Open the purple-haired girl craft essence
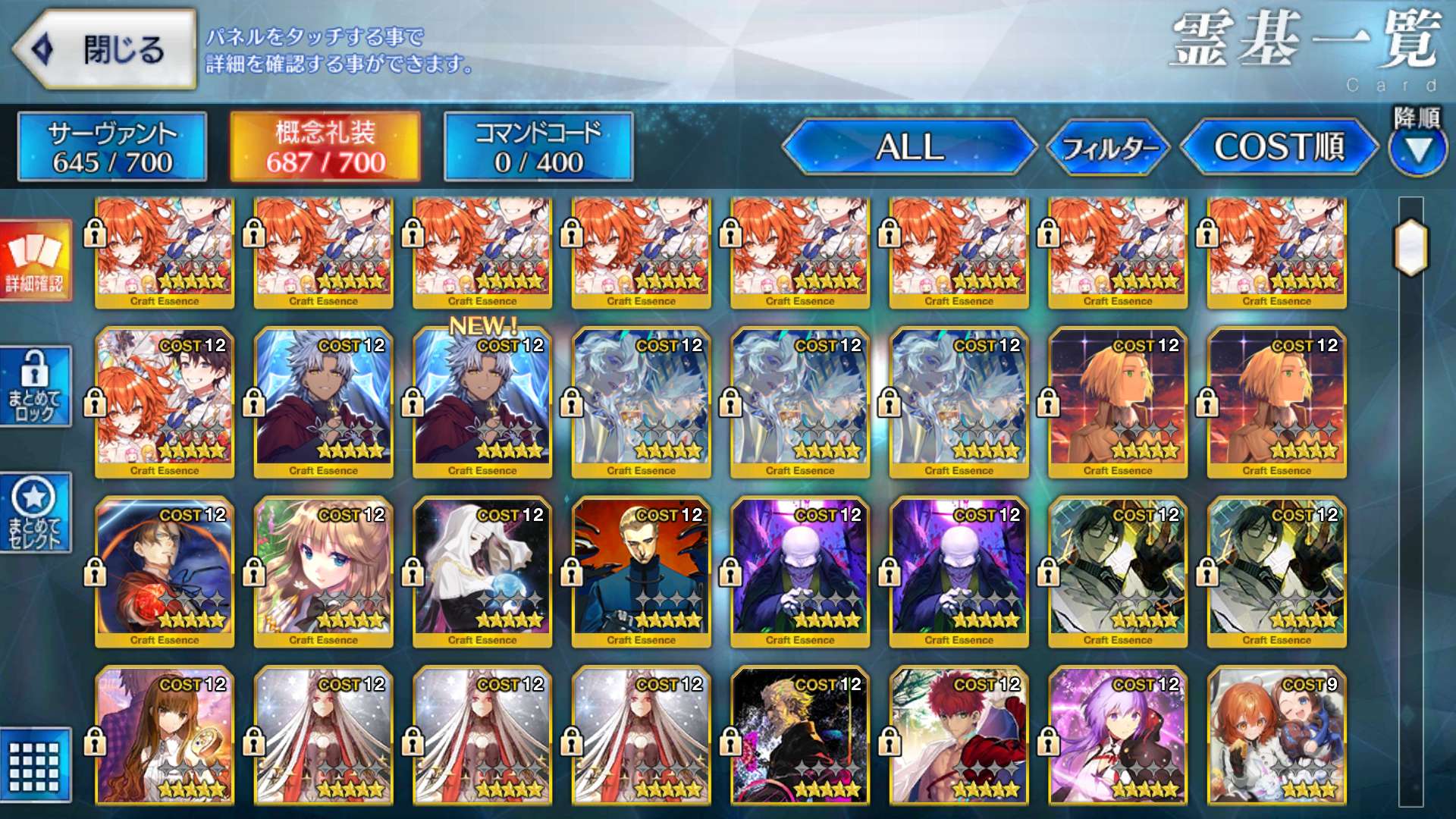 [1118, 736]
